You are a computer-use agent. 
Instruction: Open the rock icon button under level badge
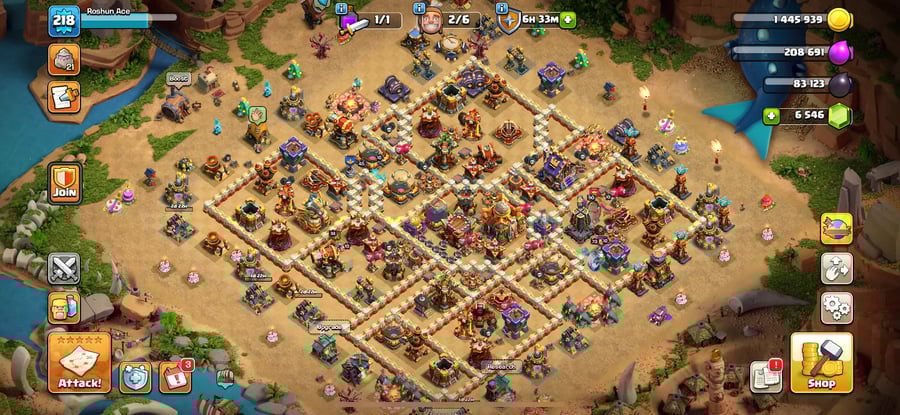(64, 58)
